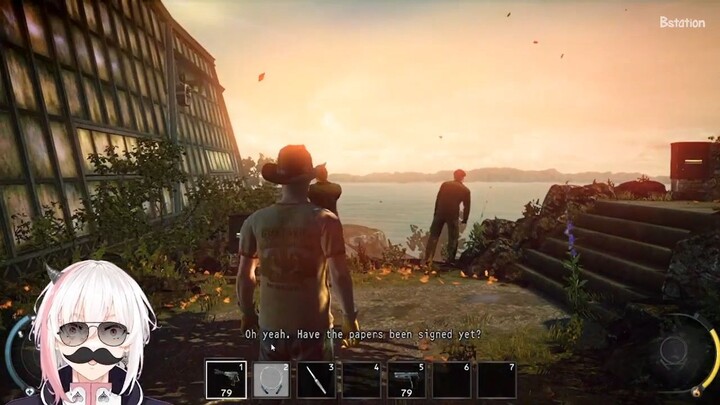Equip the fiber wire garrote
The image size is (720, 405).
[x=271, y=380]
